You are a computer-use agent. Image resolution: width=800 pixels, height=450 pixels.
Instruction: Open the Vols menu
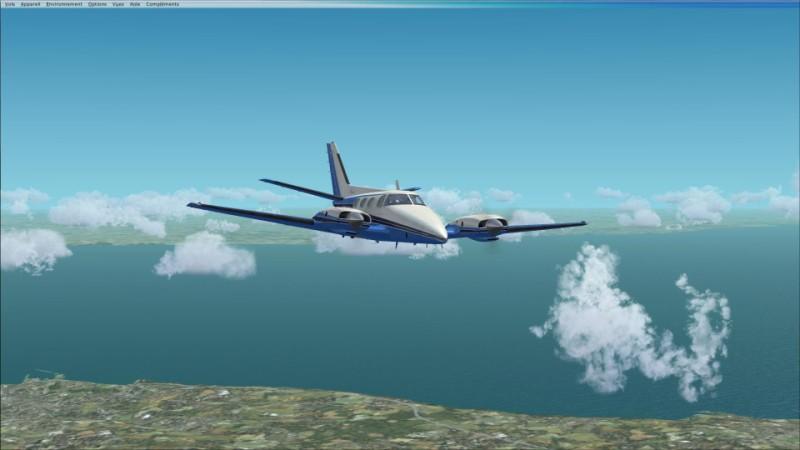pos(9,4)
